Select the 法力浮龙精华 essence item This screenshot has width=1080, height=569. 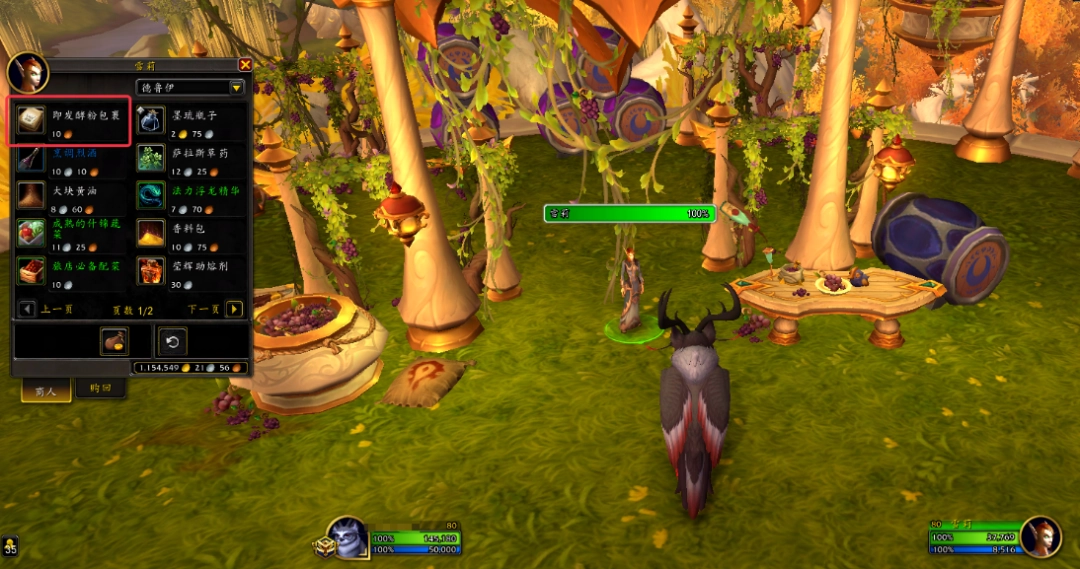click(151, 195)
